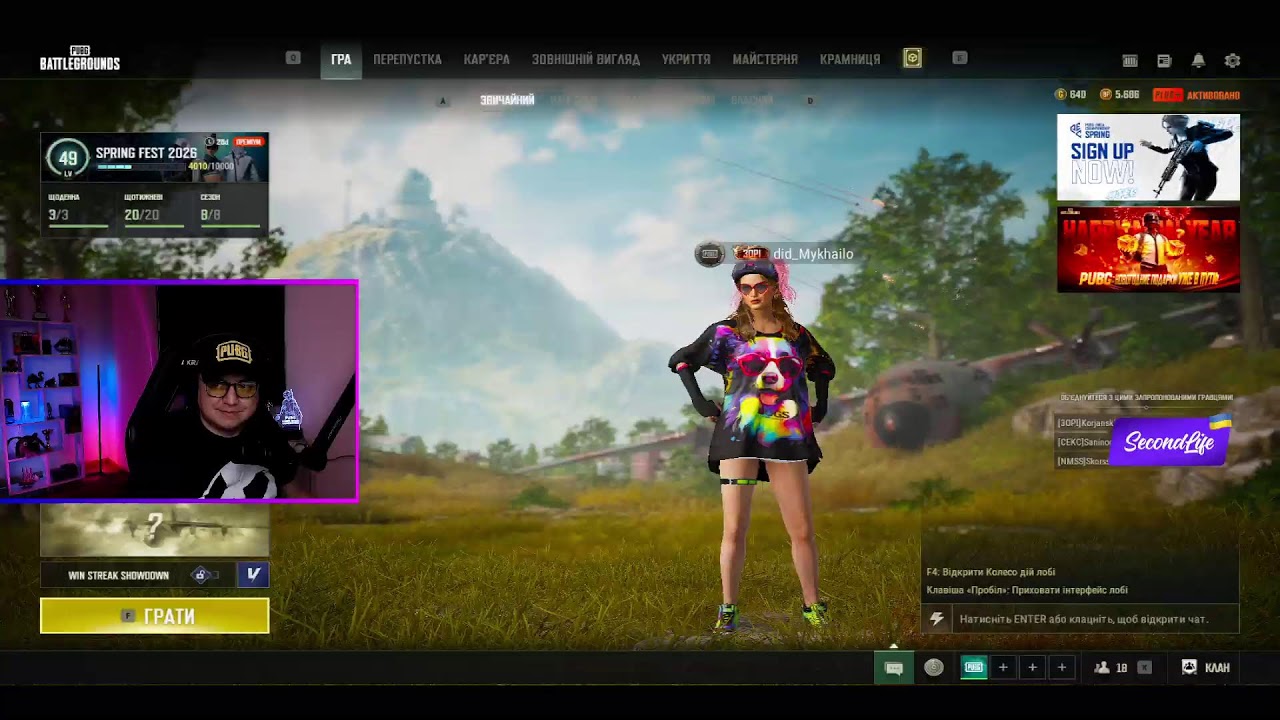The width and height of the screenshot is (1280, 720).
Task: Open the МАЙСТЕРНЯ workshop tab
Action: click(765, 60)
